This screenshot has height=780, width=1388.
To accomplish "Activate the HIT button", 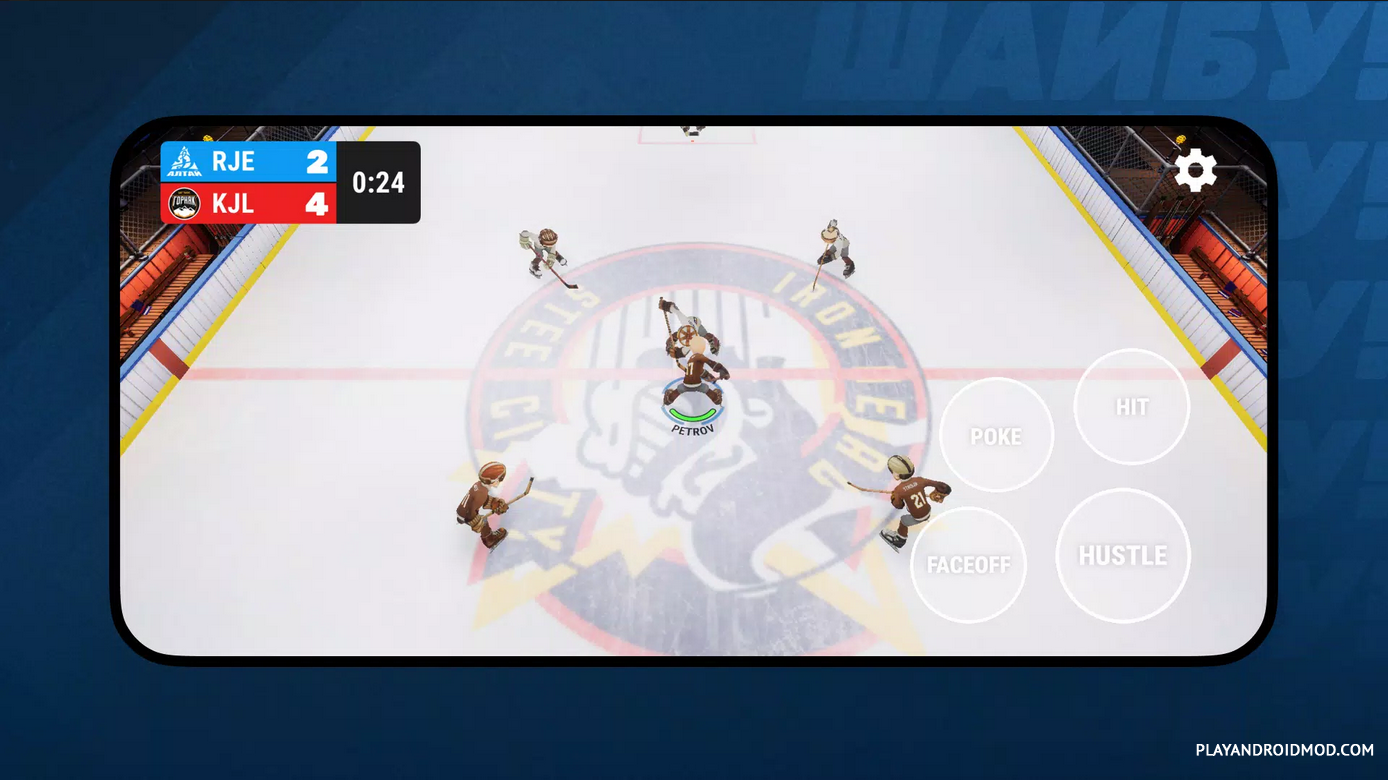I will pyautogui.click(x=1131, y=406).
